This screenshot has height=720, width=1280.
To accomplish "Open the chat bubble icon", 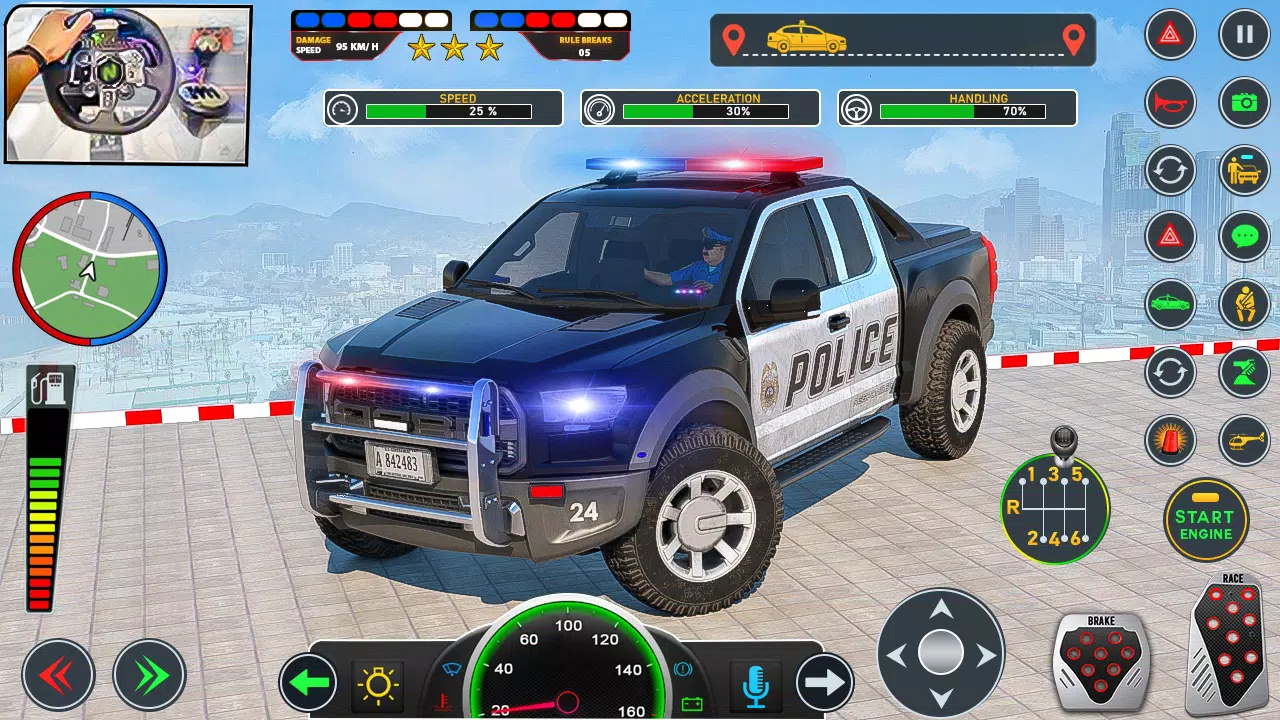I will tap(1245, 237).
